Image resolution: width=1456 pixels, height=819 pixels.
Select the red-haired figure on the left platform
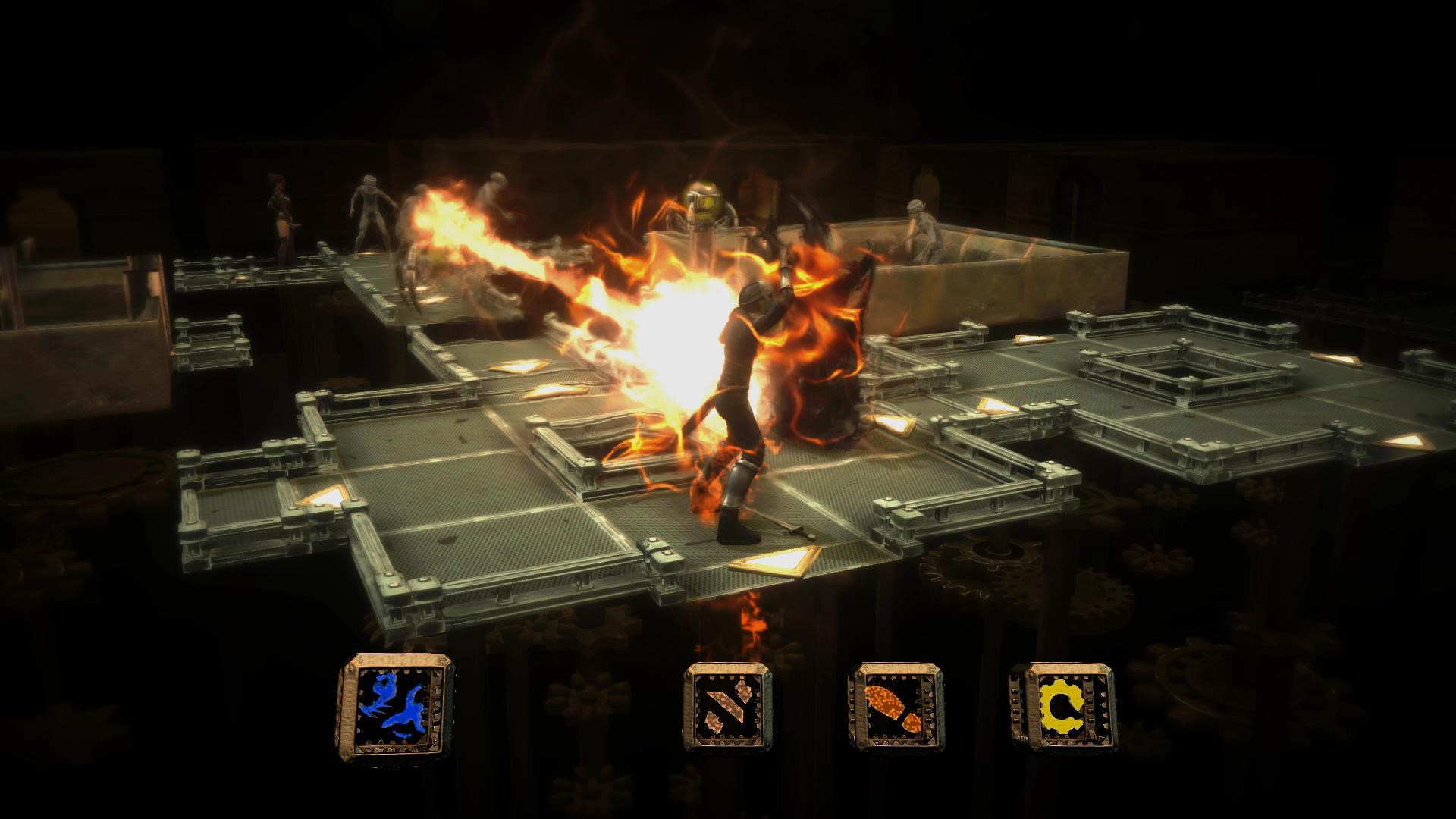pyautogui.click(x=280, y=205)
